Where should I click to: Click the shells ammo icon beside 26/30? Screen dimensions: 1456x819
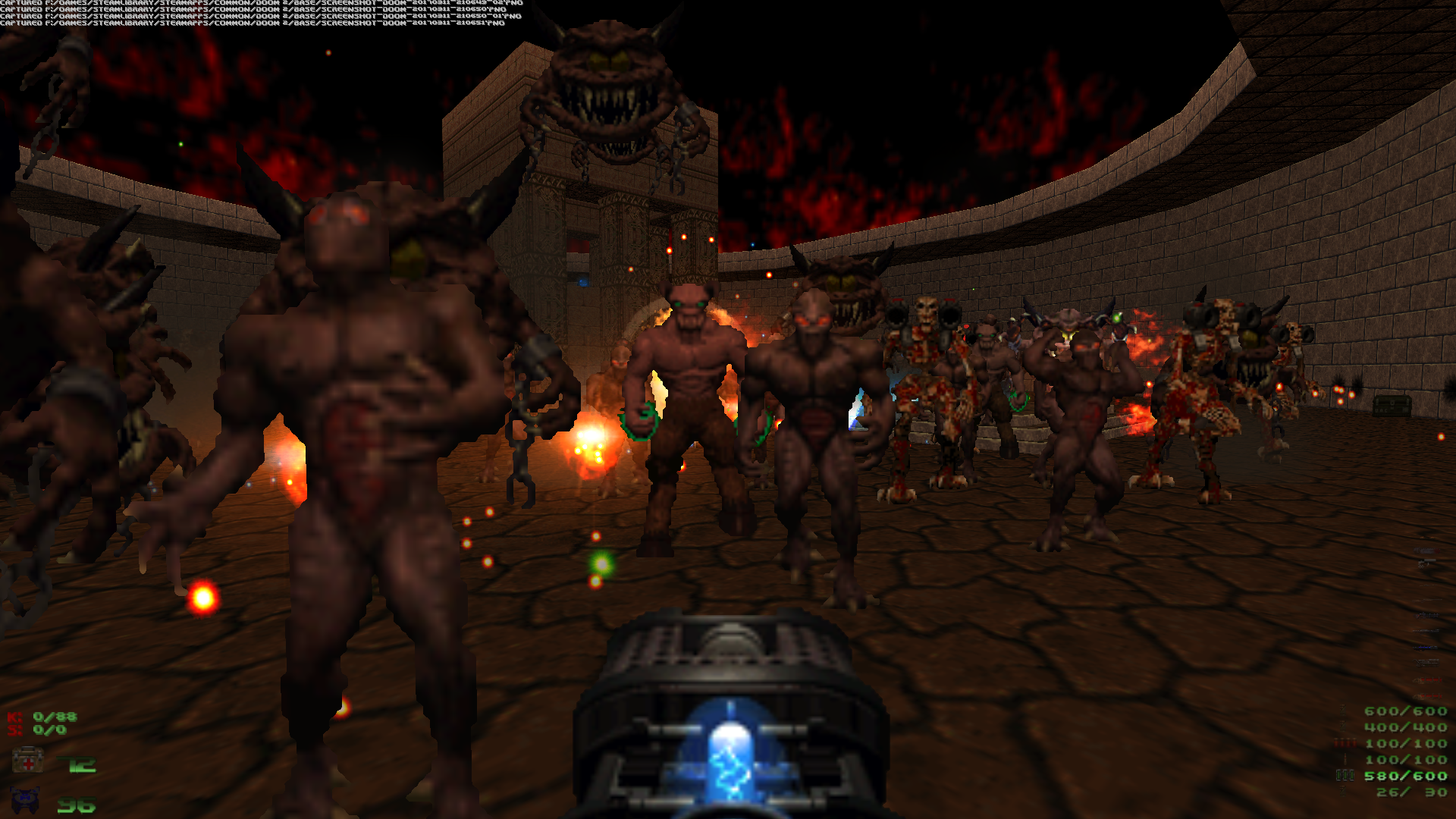tap(1343, 792)
